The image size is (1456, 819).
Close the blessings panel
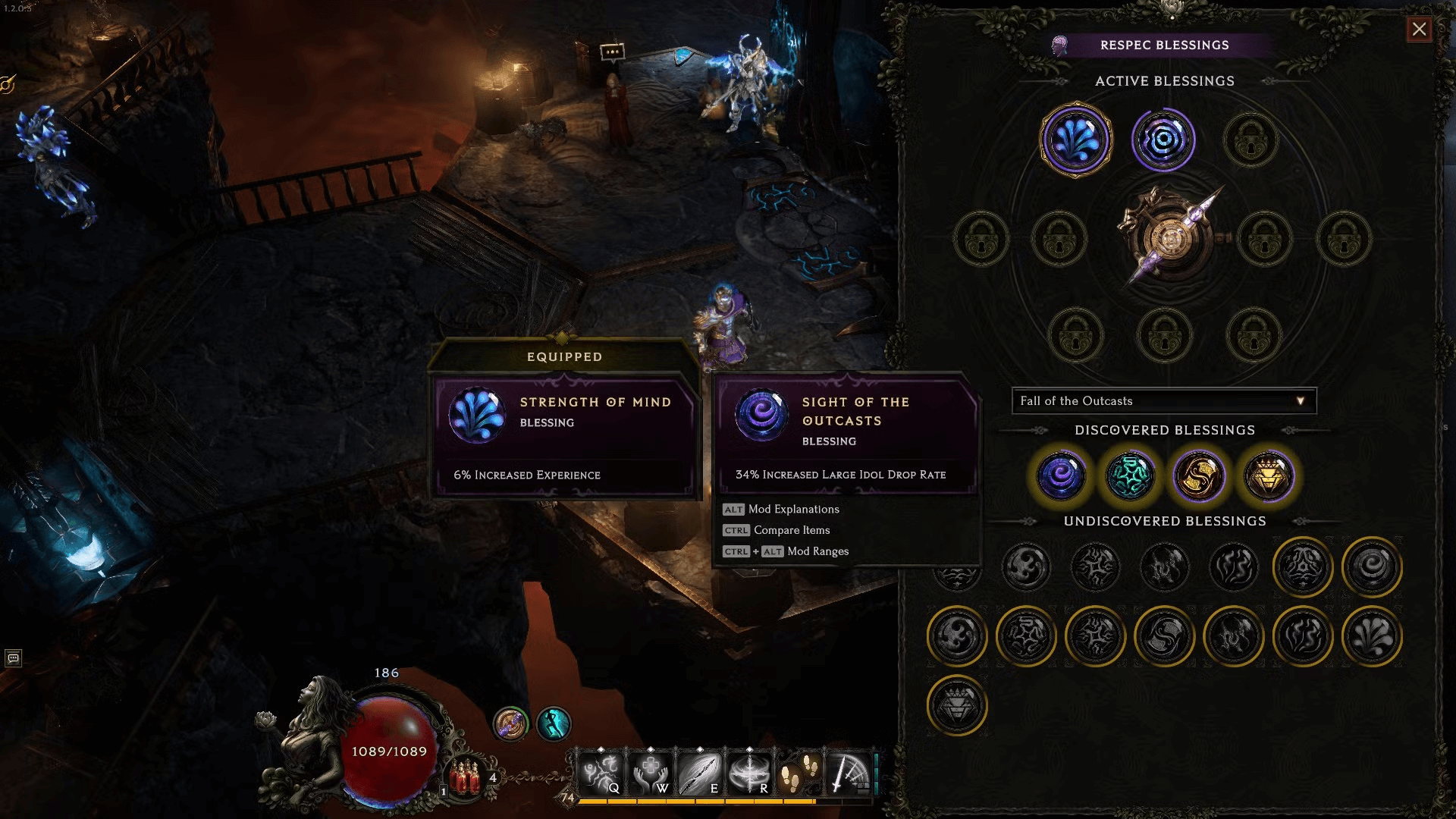[x=1419, y=30]
